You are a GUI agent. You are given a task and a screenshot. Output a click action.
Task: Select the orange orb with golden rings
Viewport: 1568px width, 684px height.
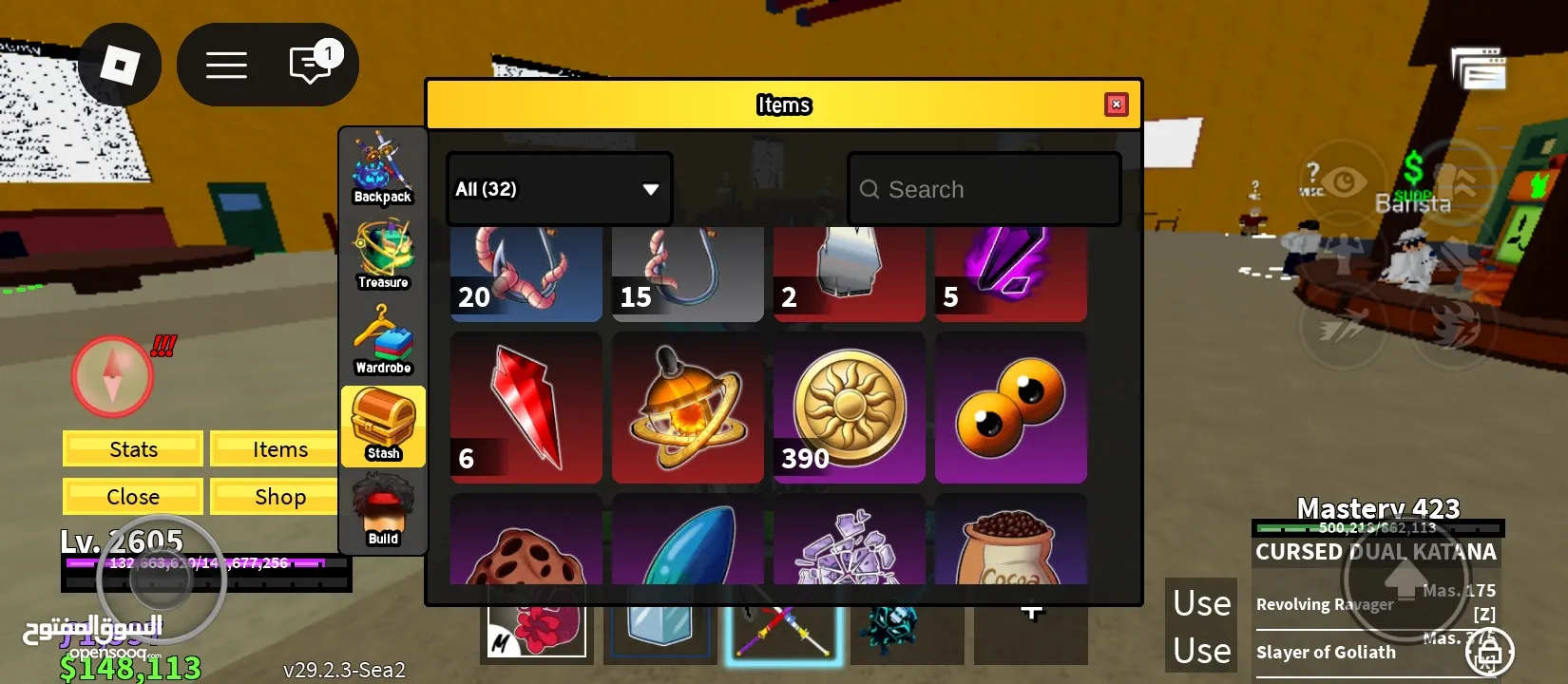coord(688,407)
